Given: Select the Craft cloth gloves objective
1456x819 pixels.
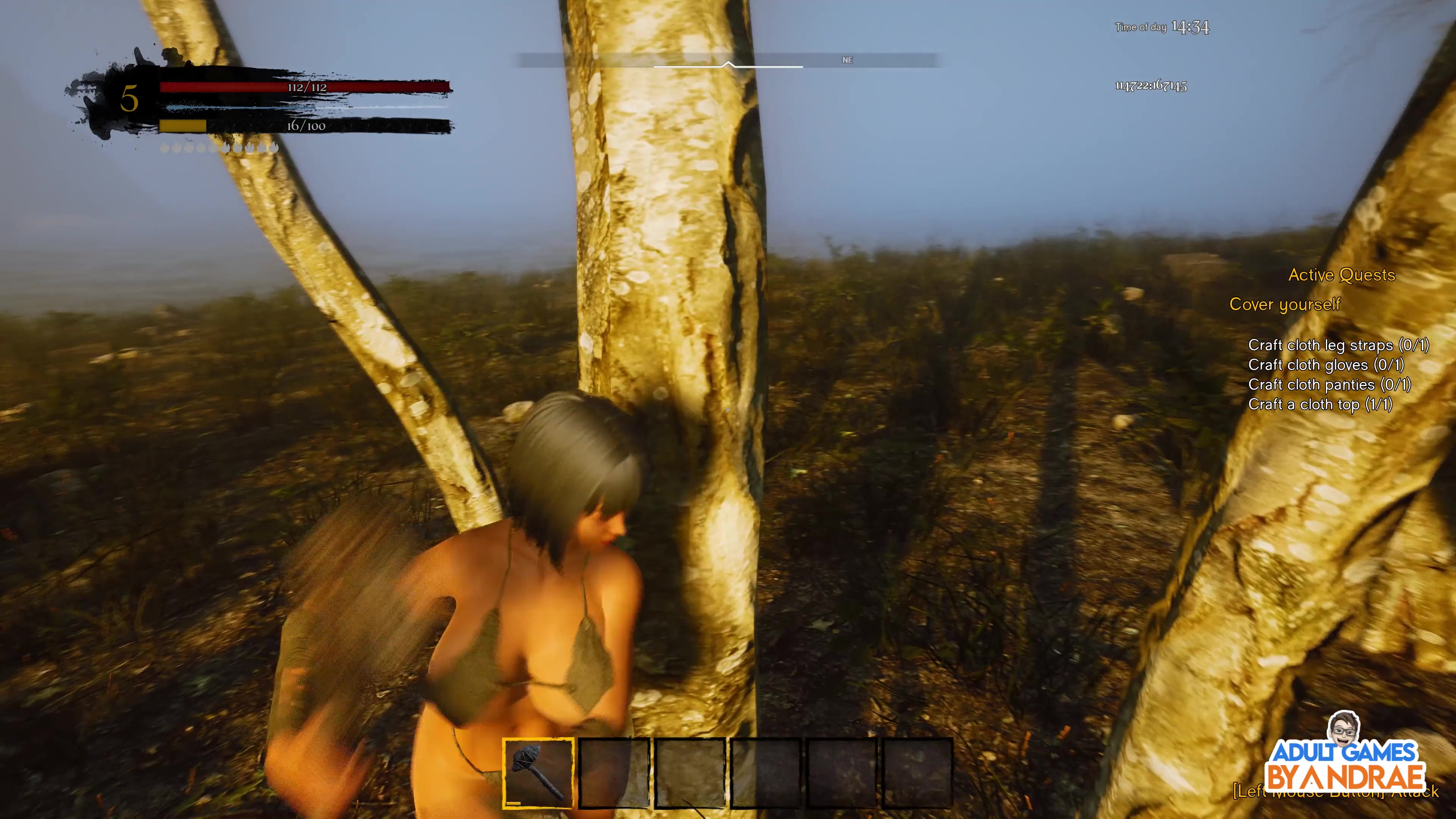Looking at the screenshot, I should [x=1326, y=365].
